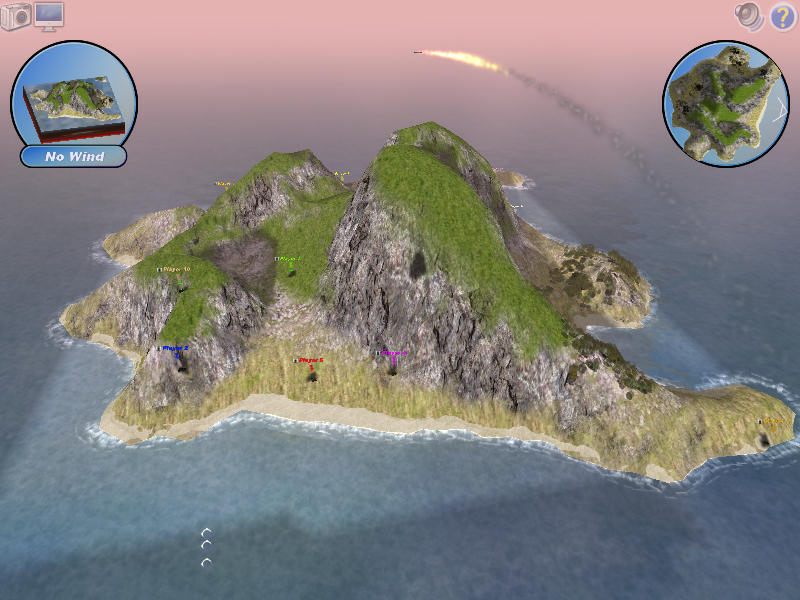The width and height of the screenshot is (800, 600).
Task: Click the circular overhead island minimap
Action: (726, 103)
